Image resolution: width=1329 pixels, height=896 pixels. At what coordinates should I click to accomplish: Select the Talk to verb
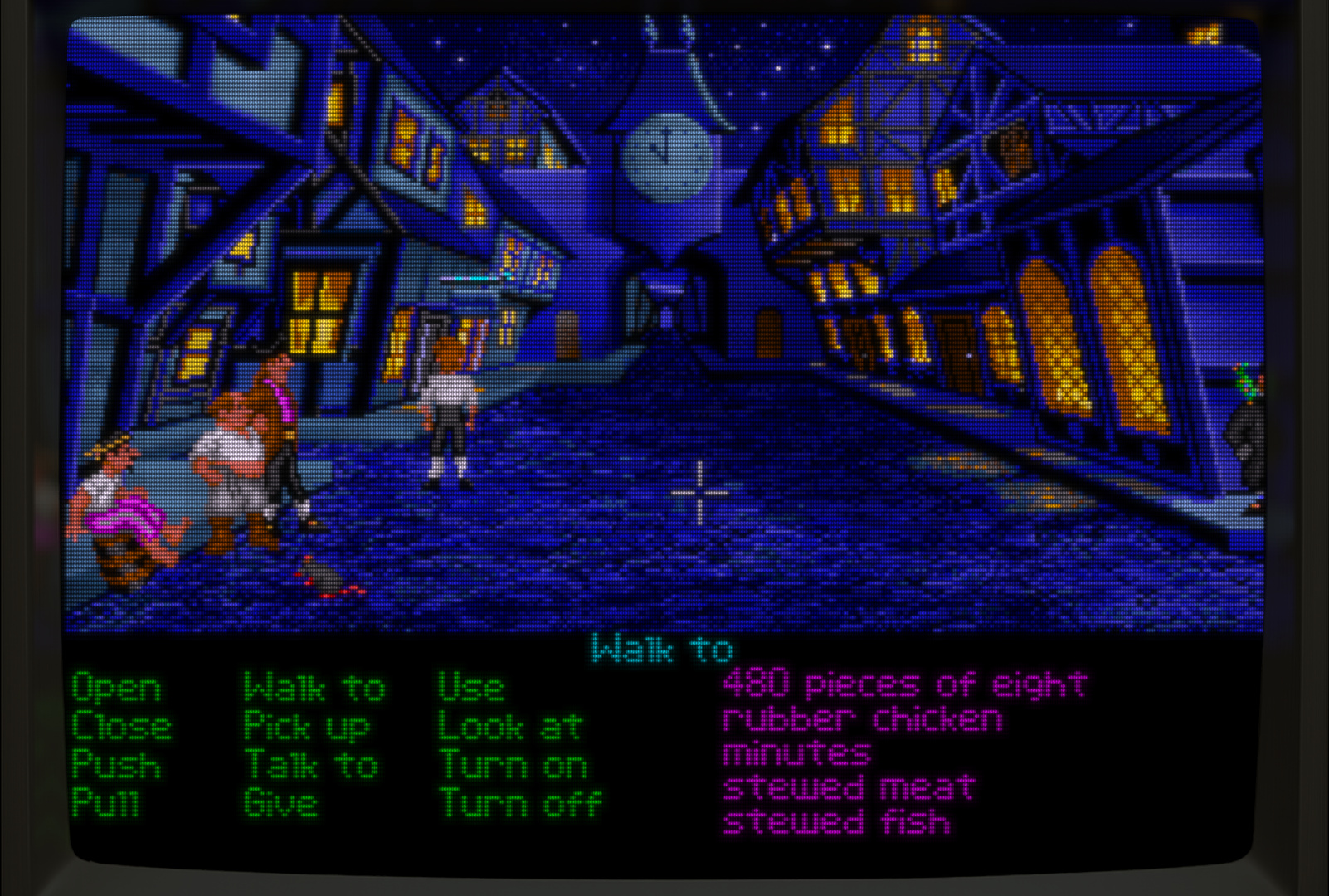pos(311,765)
